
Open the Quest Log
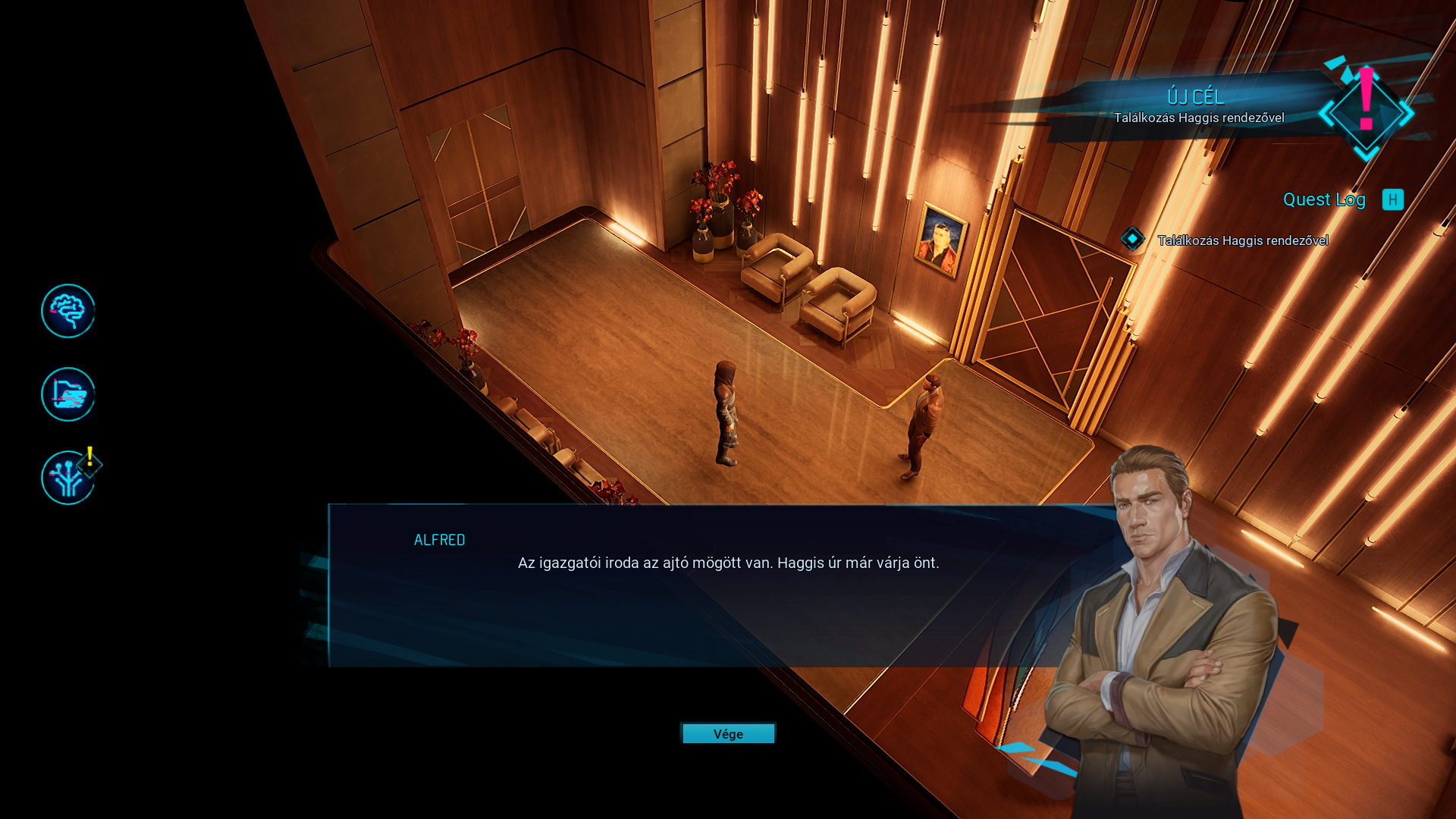coord(1324,199)
